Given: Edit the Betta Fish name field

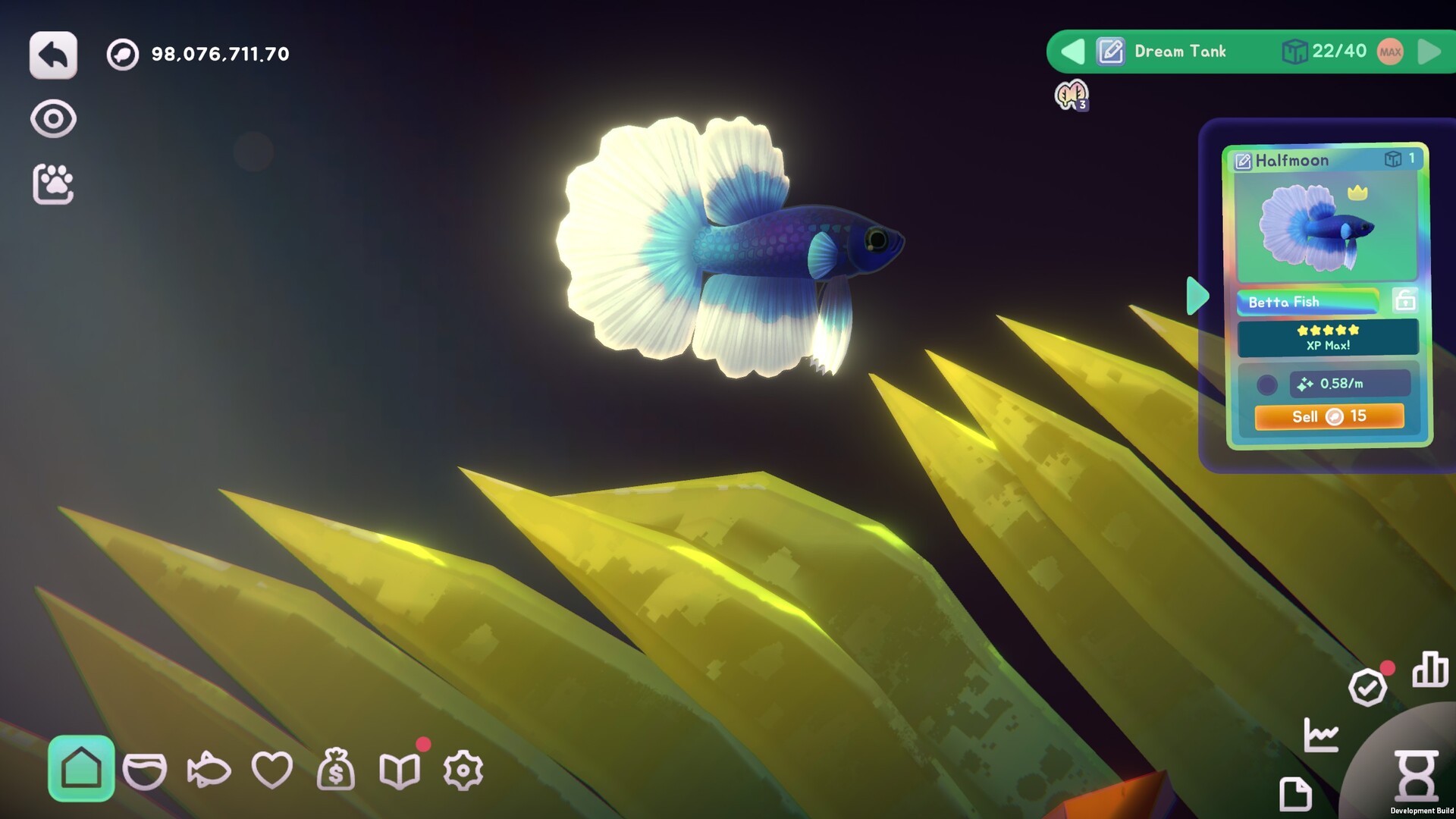Looking at the screenshot, I should point(1308,302).
